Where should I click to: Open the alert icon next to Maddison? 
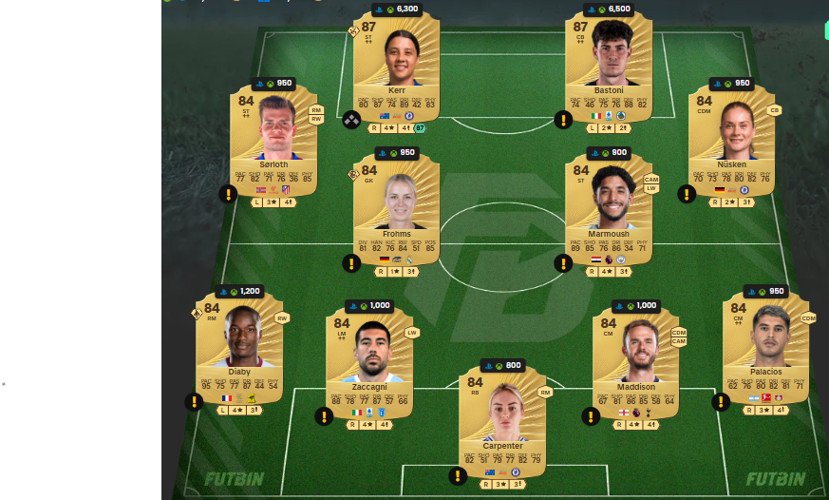591,416
